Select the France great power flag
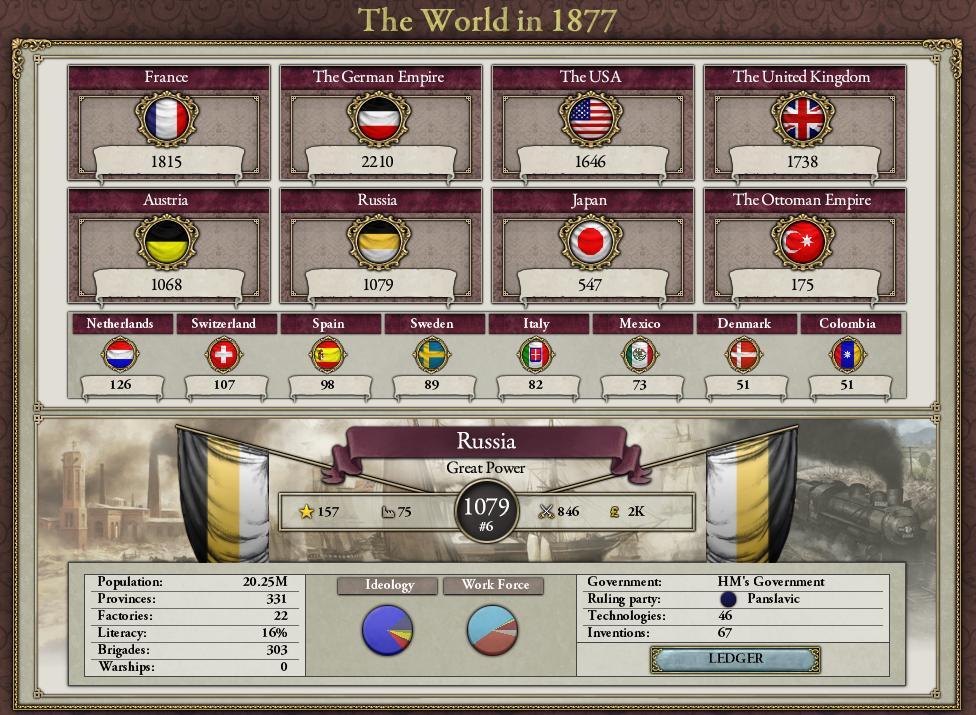 tap(166, 120)
